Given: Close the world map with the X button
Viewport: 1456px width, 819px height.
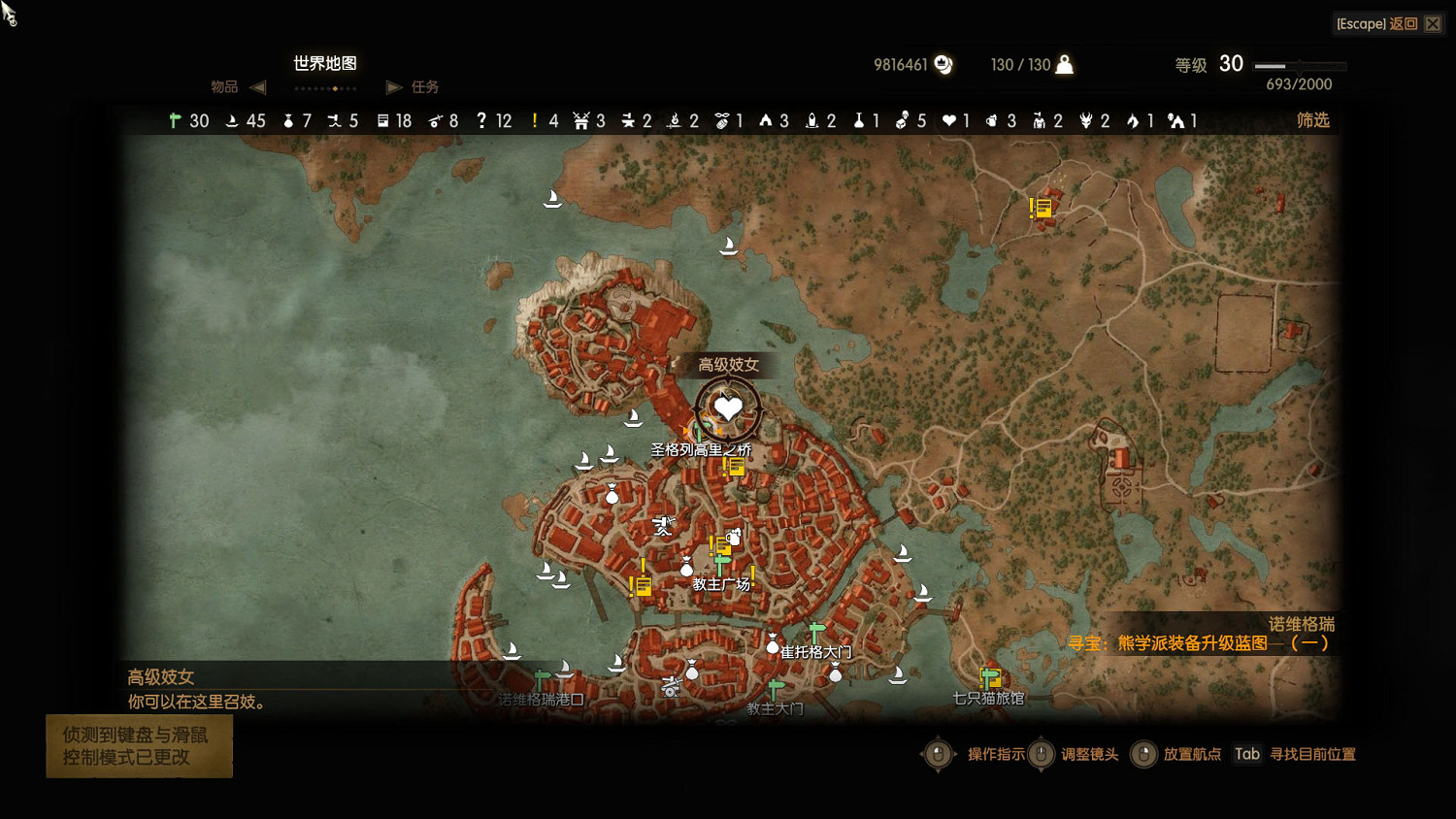Looking at the screenshot, I should [1433, 23].
